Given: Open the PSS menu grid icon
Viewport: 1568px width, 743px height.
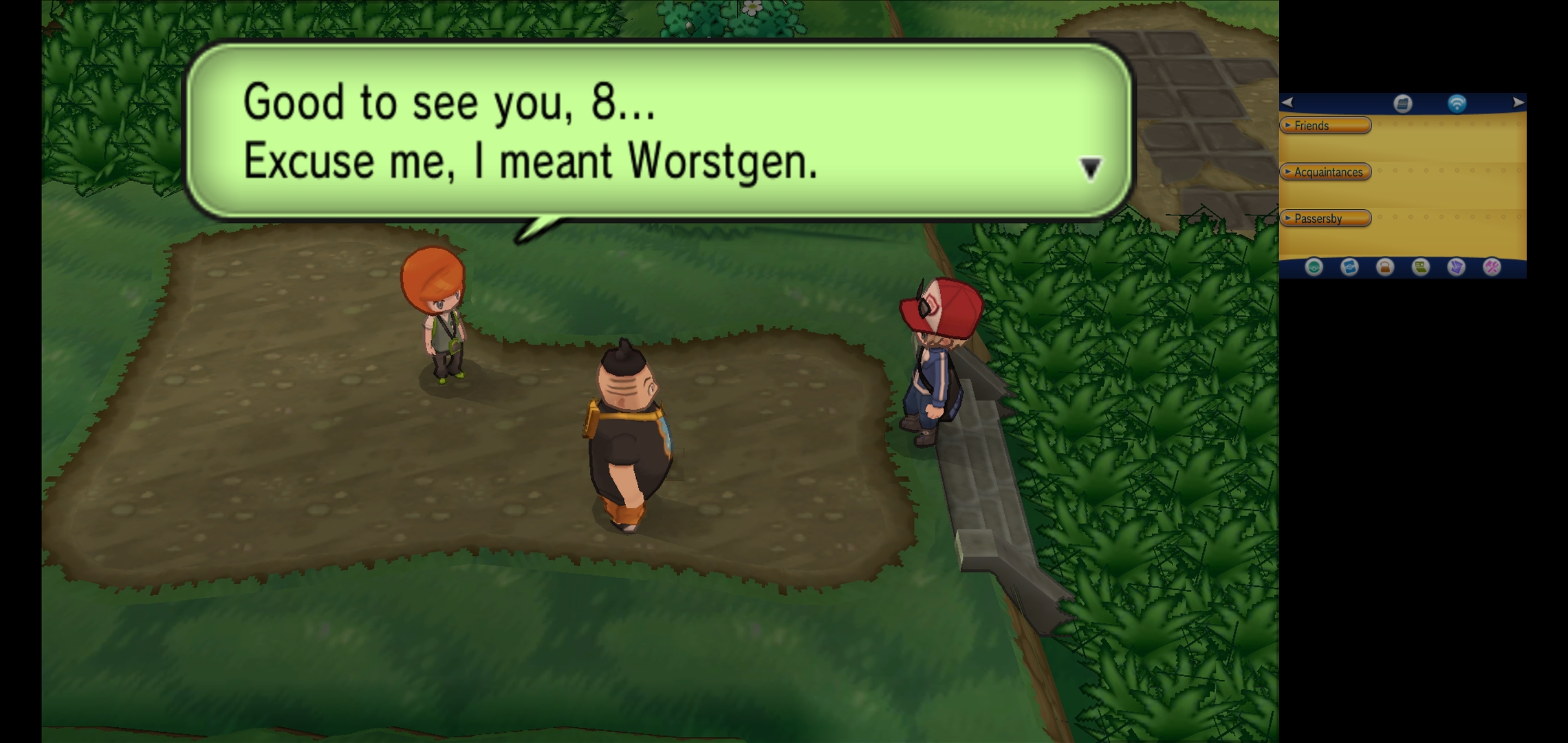Looking at the screenshot, I should tap(1403, 104).
